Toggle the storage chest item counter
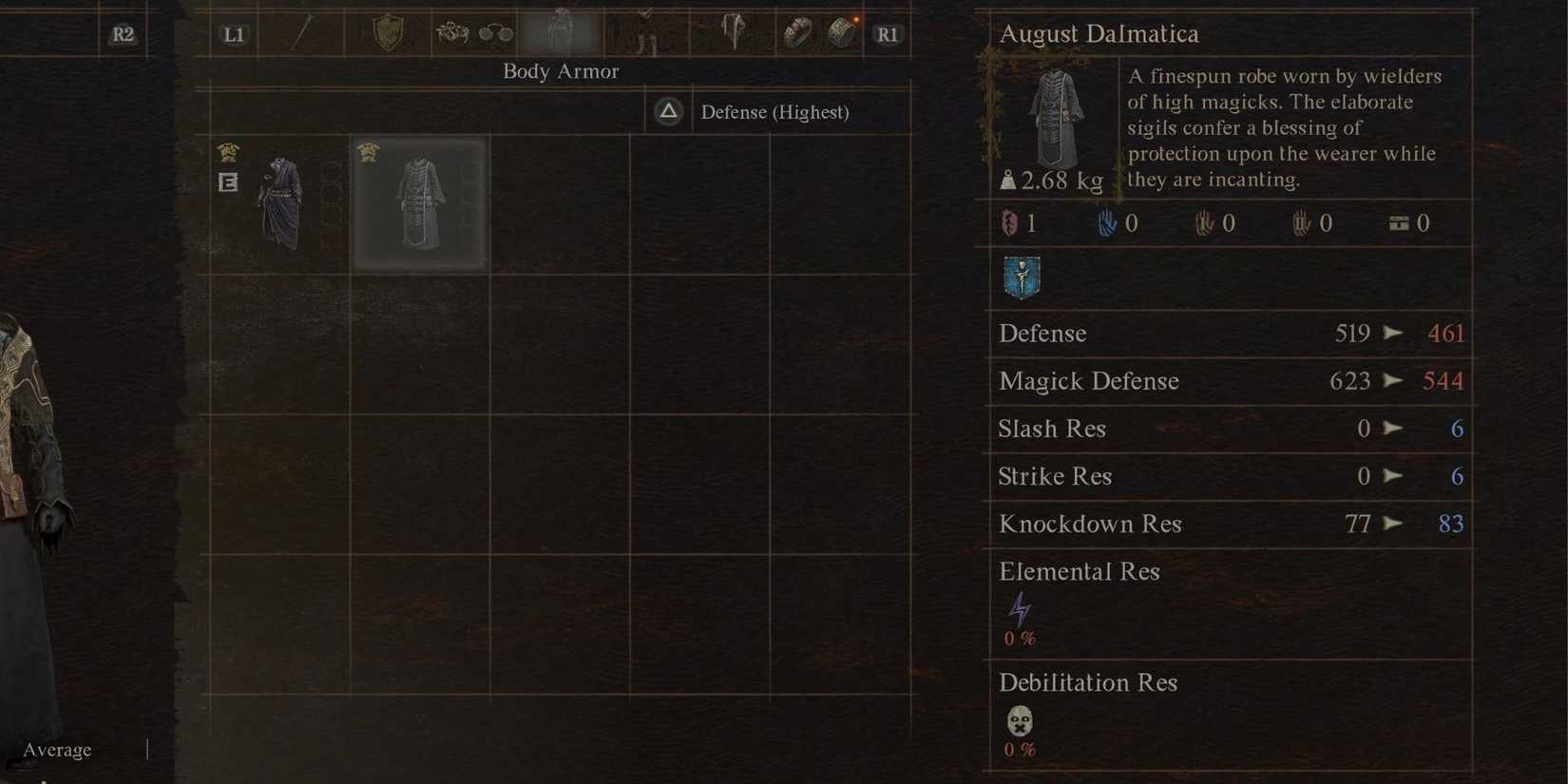 [1396, 222]
